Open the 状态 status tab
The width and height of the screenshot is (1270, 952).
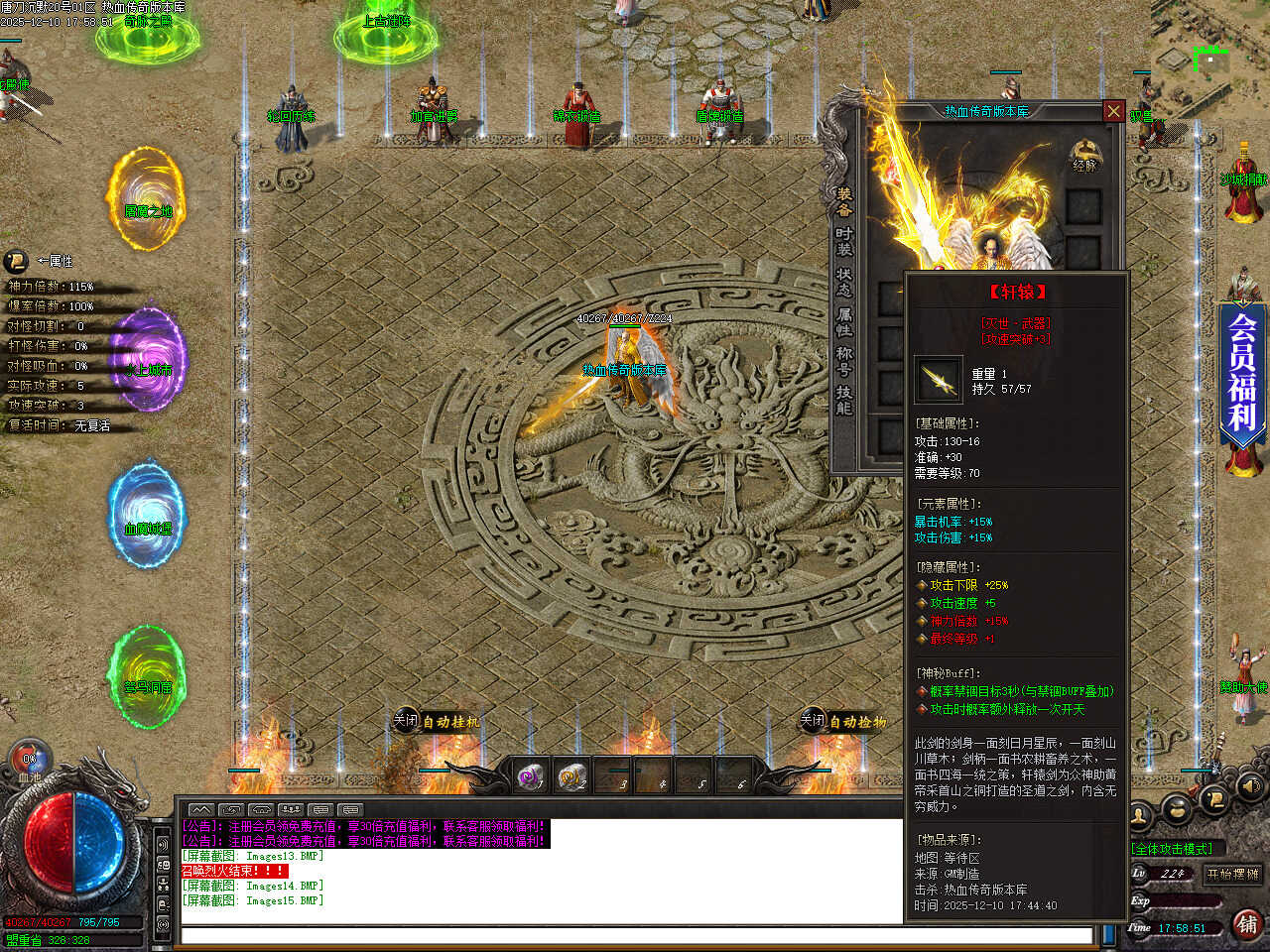point(844,283)
